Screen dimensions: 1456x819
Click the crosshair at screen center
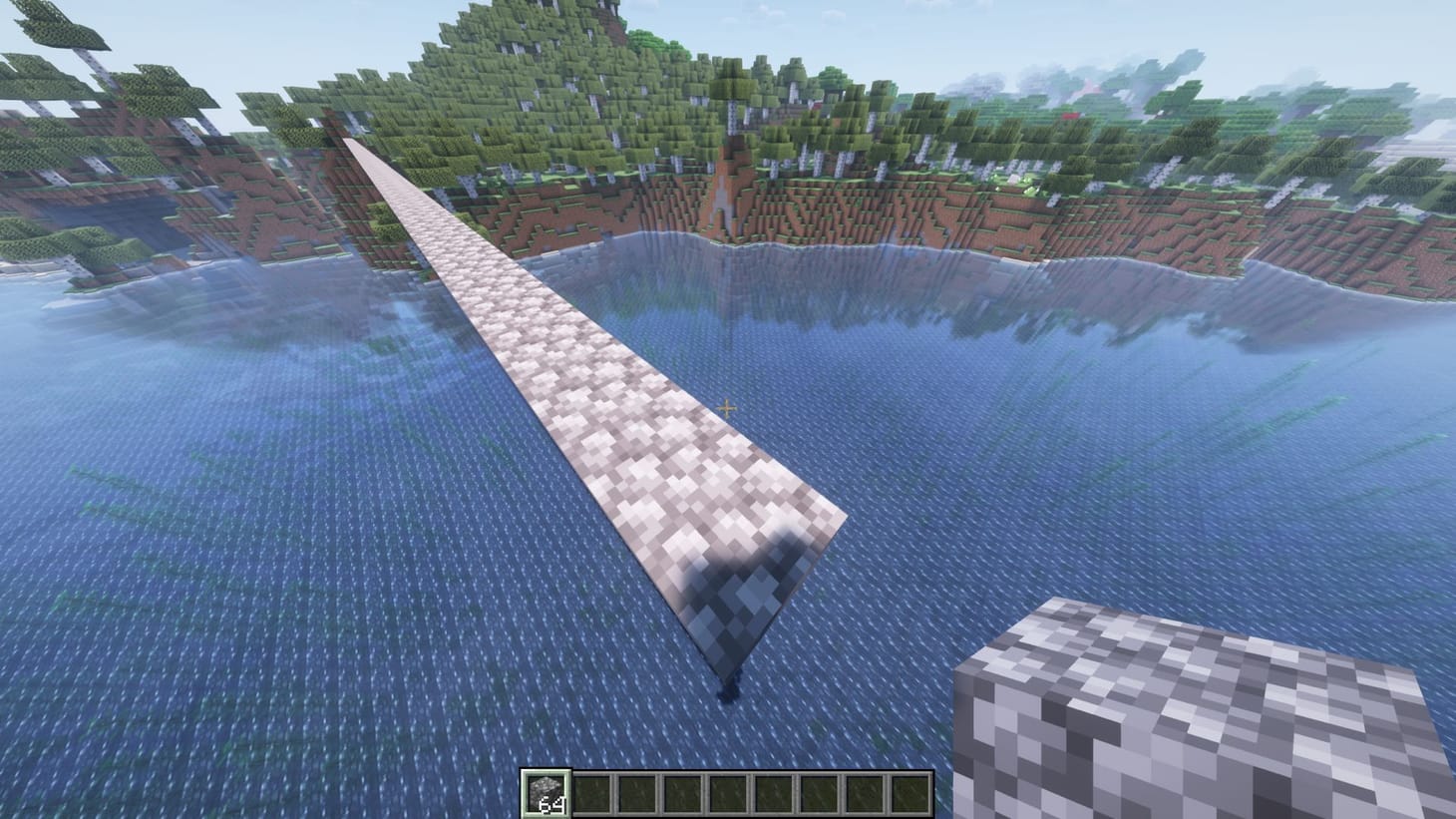pyautogui.click(x=727, y=408)
